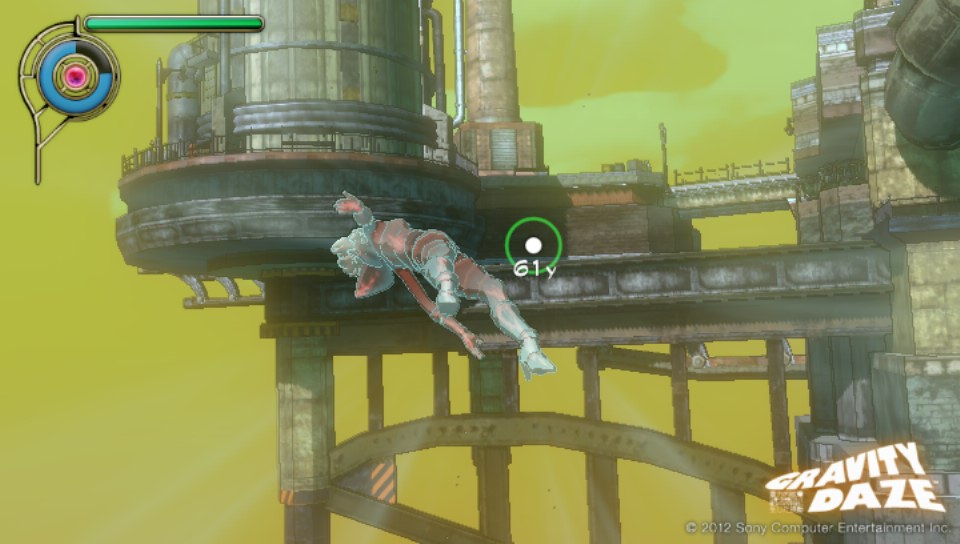Select the green waypoint marker circle
This screenshot has height=544, width=960.
(x=533, y=244)
